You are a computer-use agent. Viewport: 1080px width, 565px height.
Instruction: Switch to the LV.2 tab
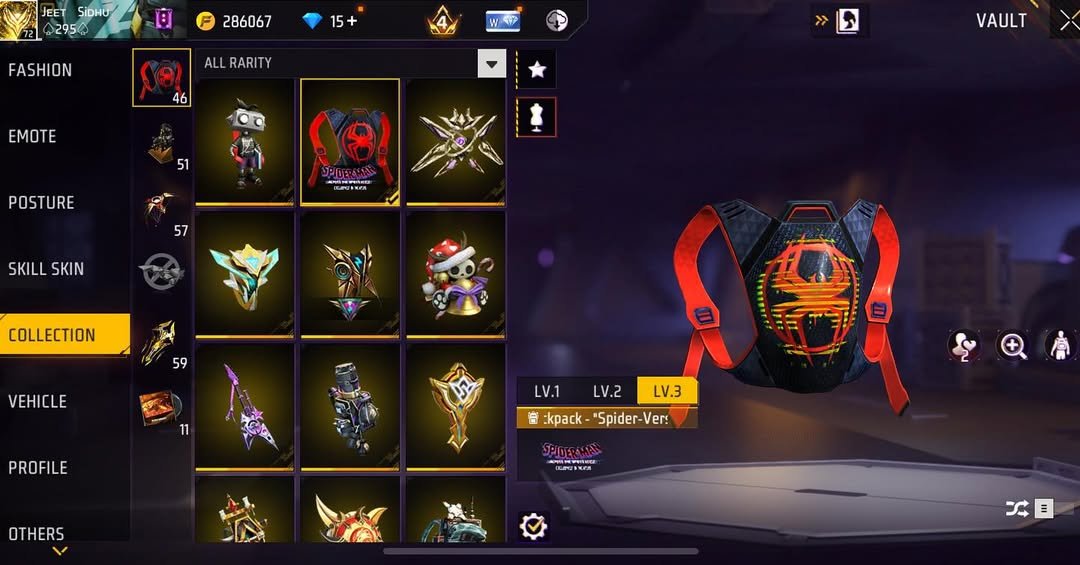(607, 391)
